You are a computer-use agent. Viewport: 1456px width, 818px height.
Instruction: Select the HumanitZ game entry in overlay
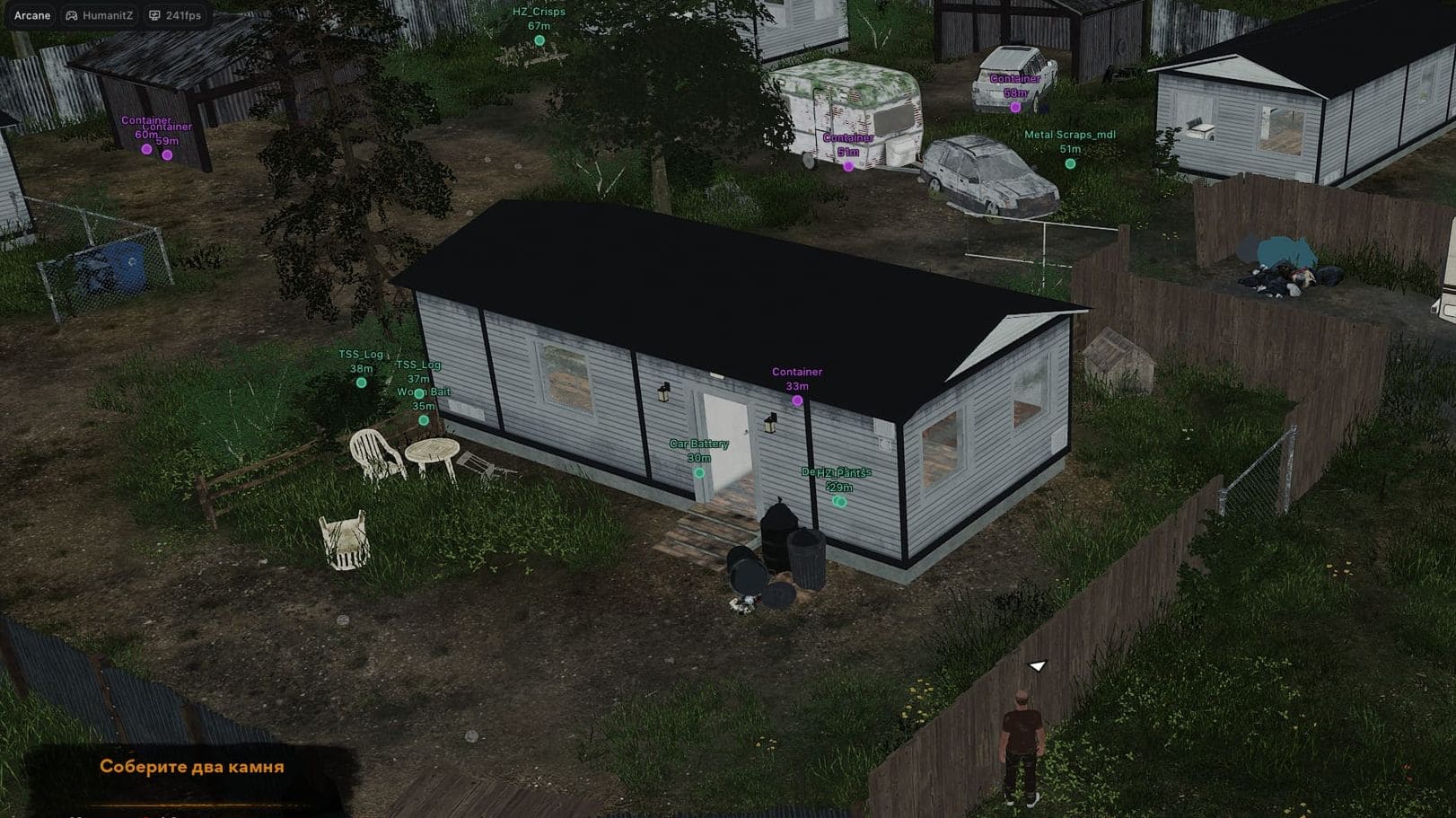[99, 15]
